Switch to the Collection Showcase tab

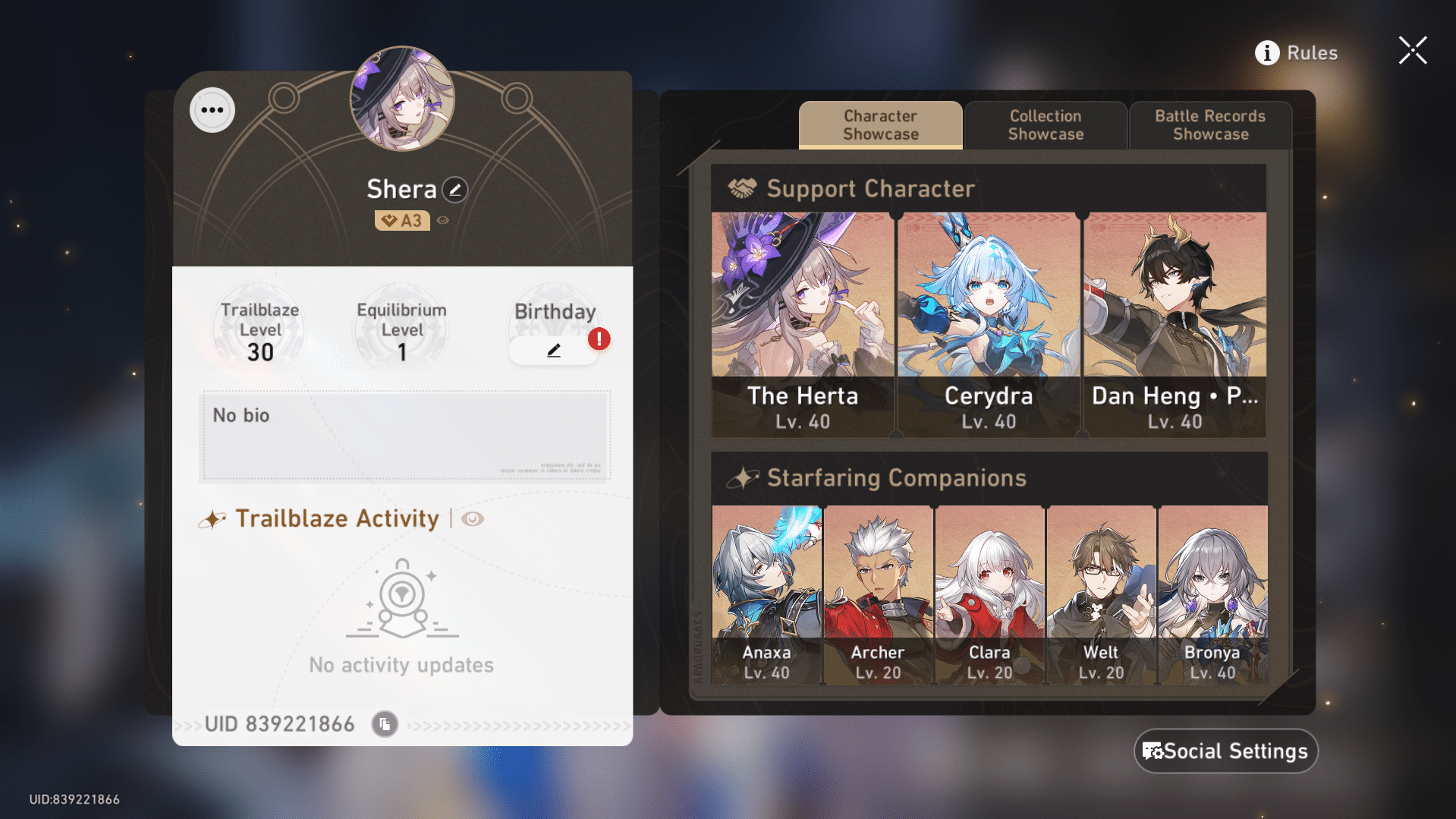click(x=1046, y=124)
